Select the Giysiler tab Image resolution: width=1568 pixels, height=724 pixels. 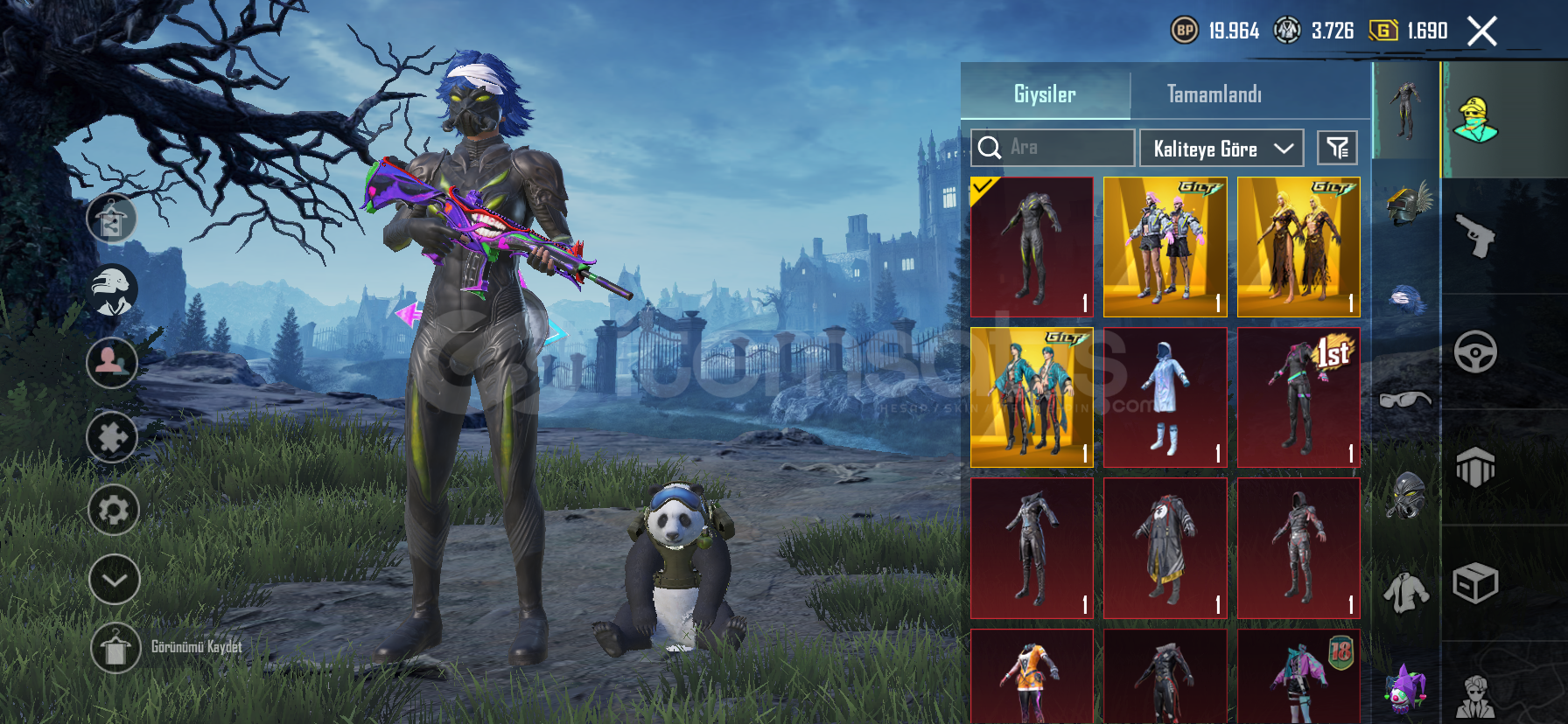click(x=1045, y=94)
